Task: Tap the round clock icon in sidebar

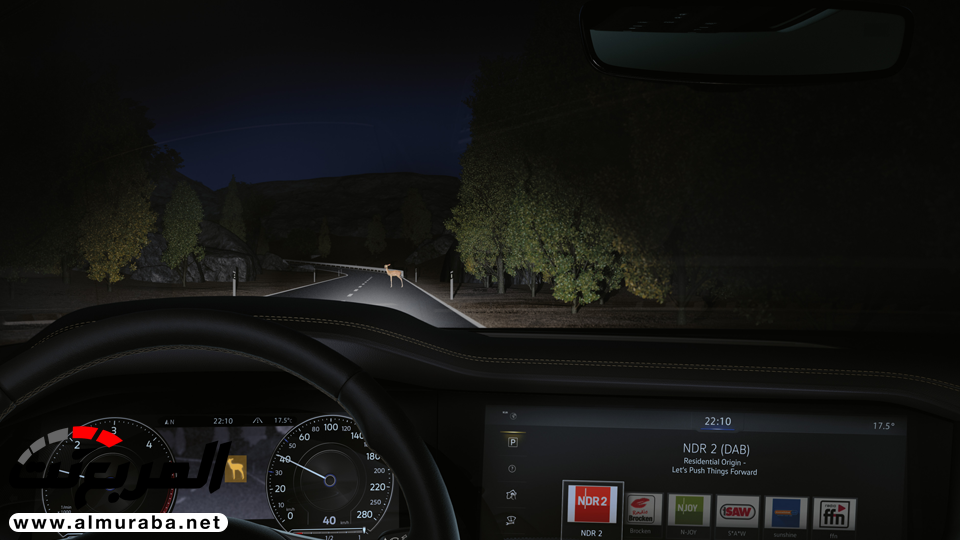Action: tap(512, 468)
